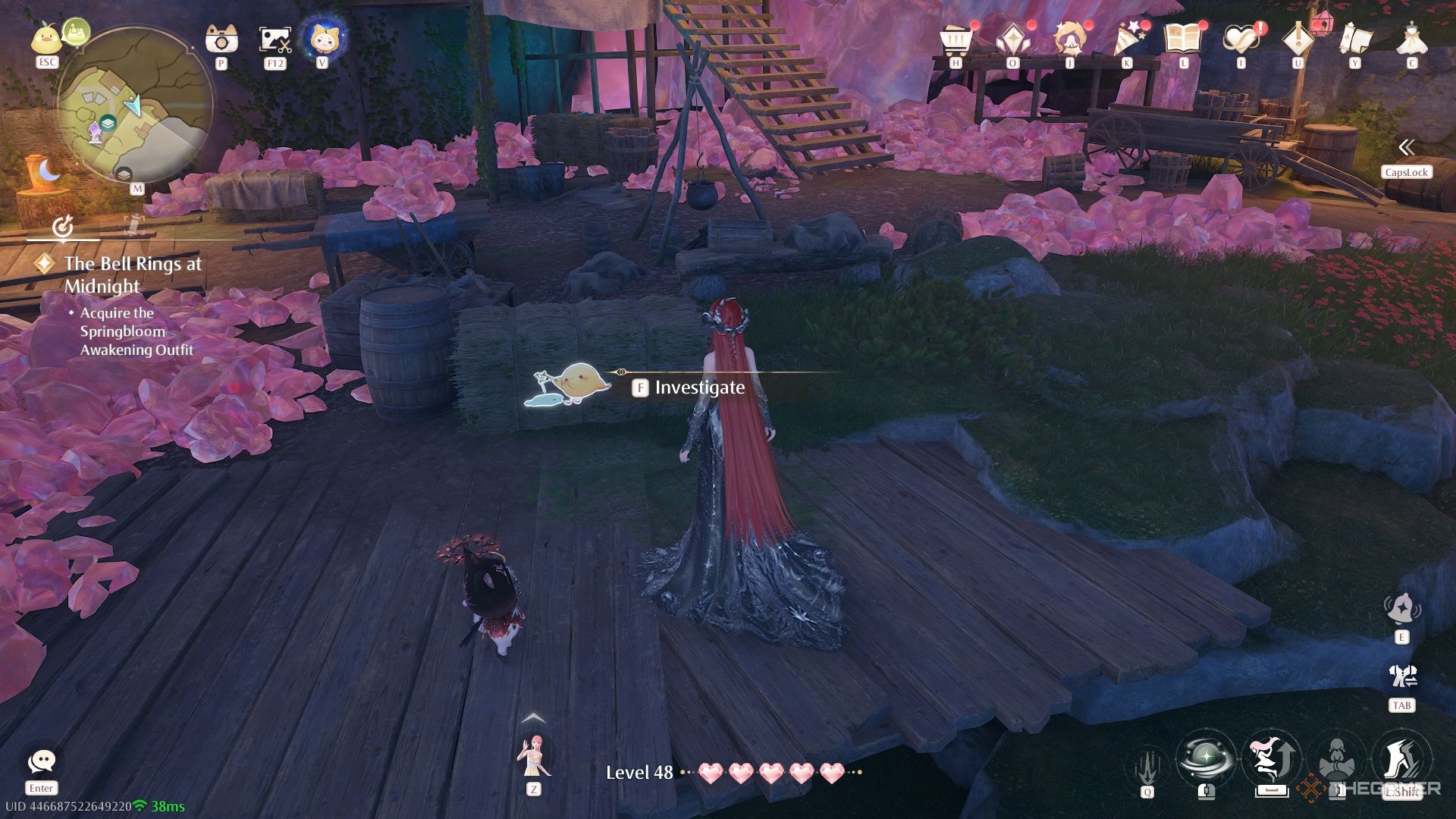Open the diamond crystal resonance icon
1456x819 pixels.
pyautogui.click(x=1012, y=39)
